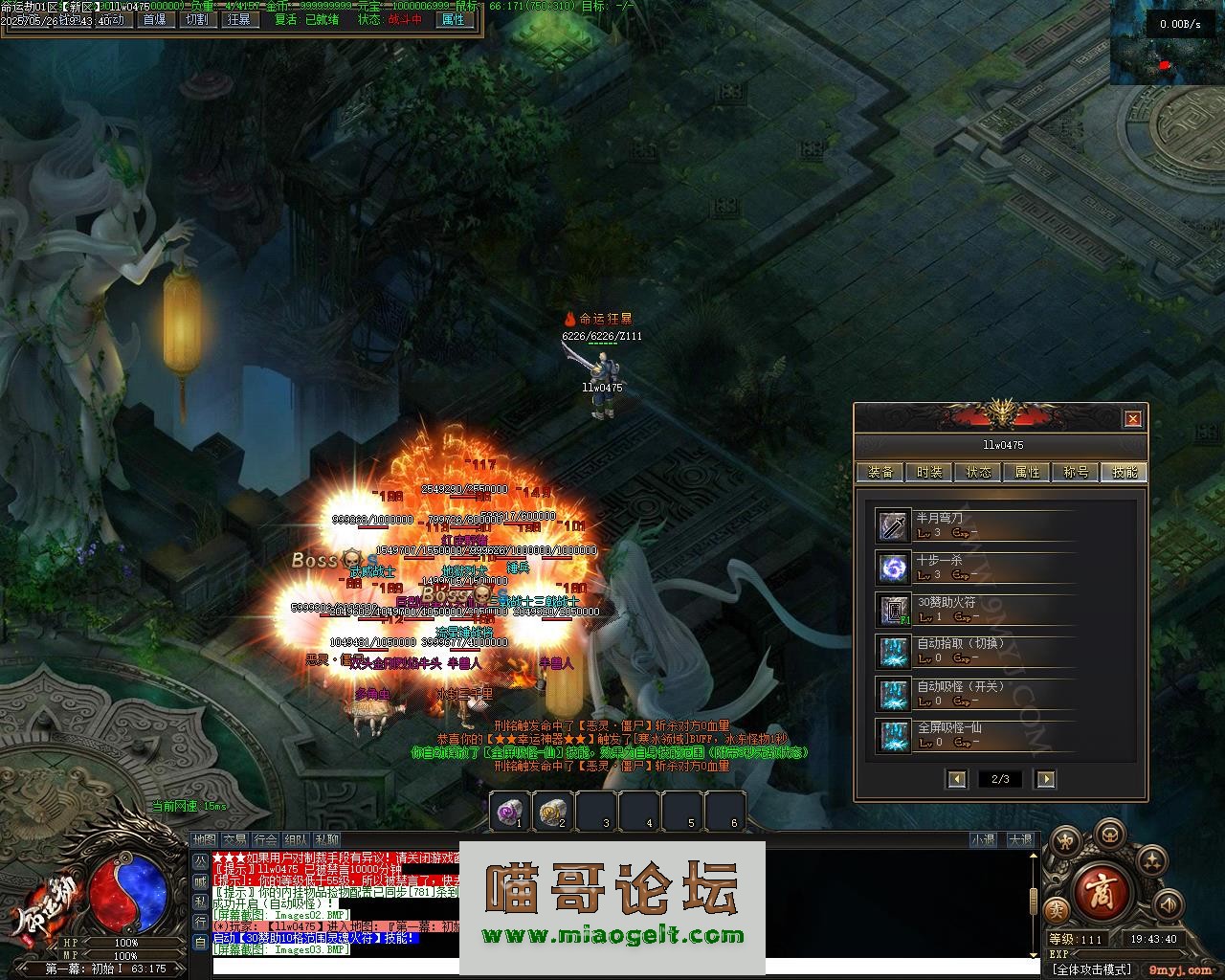Open the 时装 fashion tab
Viewport: 1225px width, 980px height.
tap(929, 472)
